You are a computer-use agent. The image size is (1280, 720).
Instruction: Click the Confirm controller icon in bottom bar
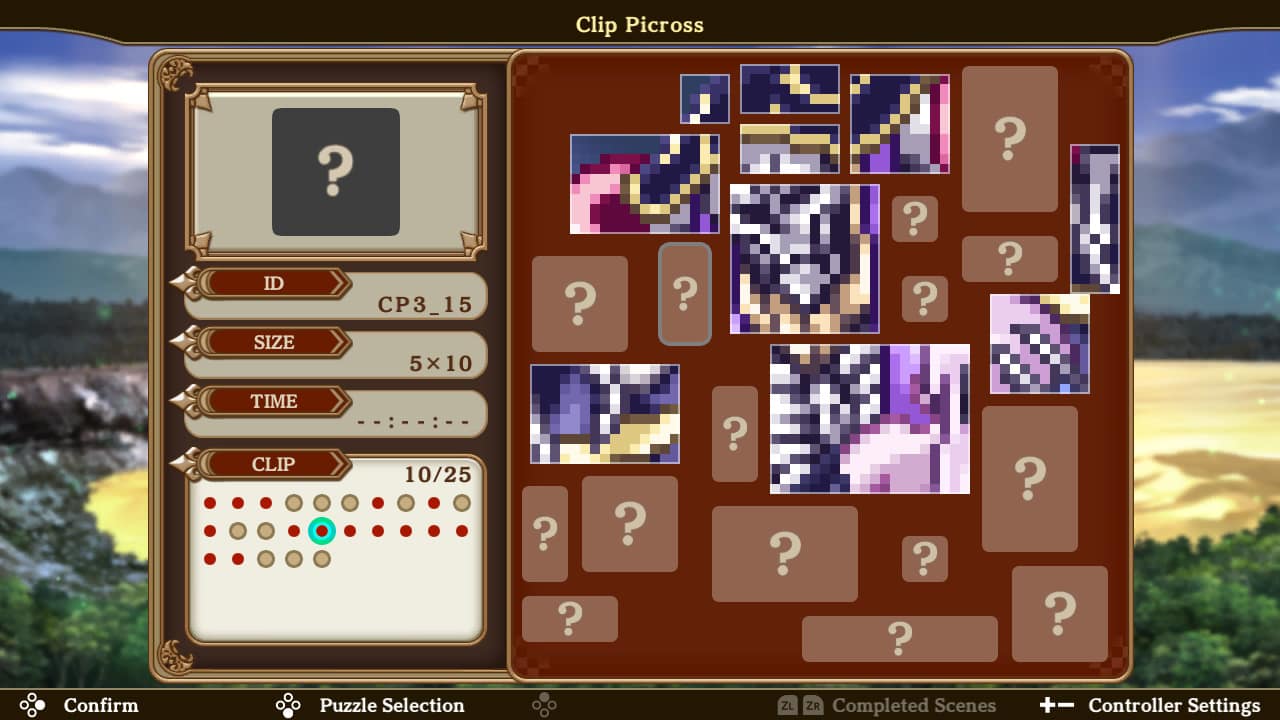[x=32, y=705]
